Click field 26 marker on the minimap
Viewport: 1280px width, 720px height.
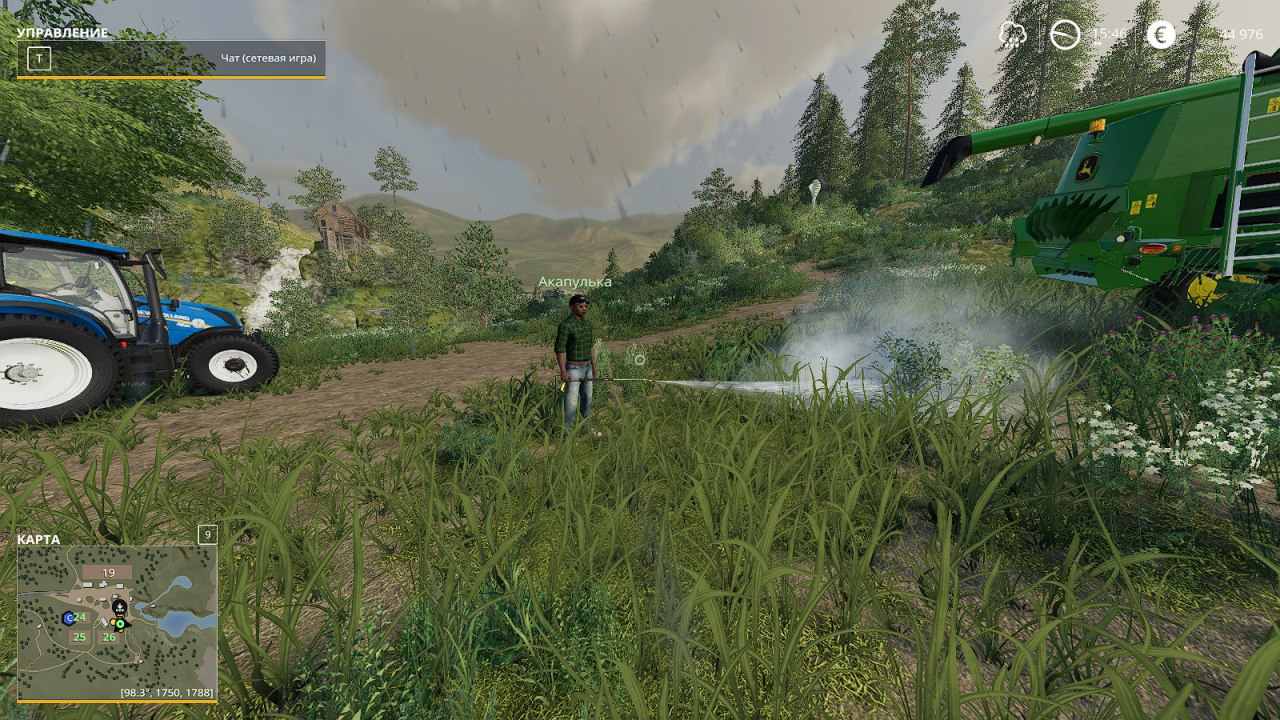pyautogui.click(x=109, y=637)
